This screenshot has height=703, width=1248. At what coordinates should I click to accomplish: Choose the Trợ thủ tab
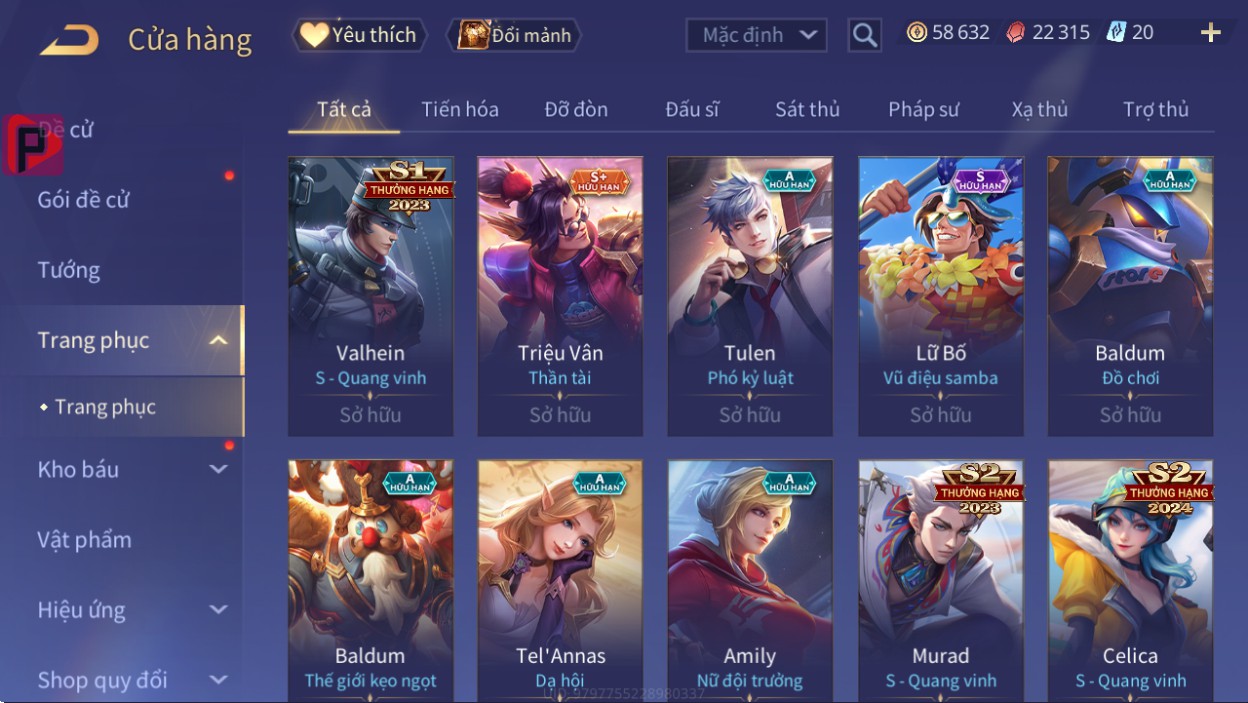1155,109
